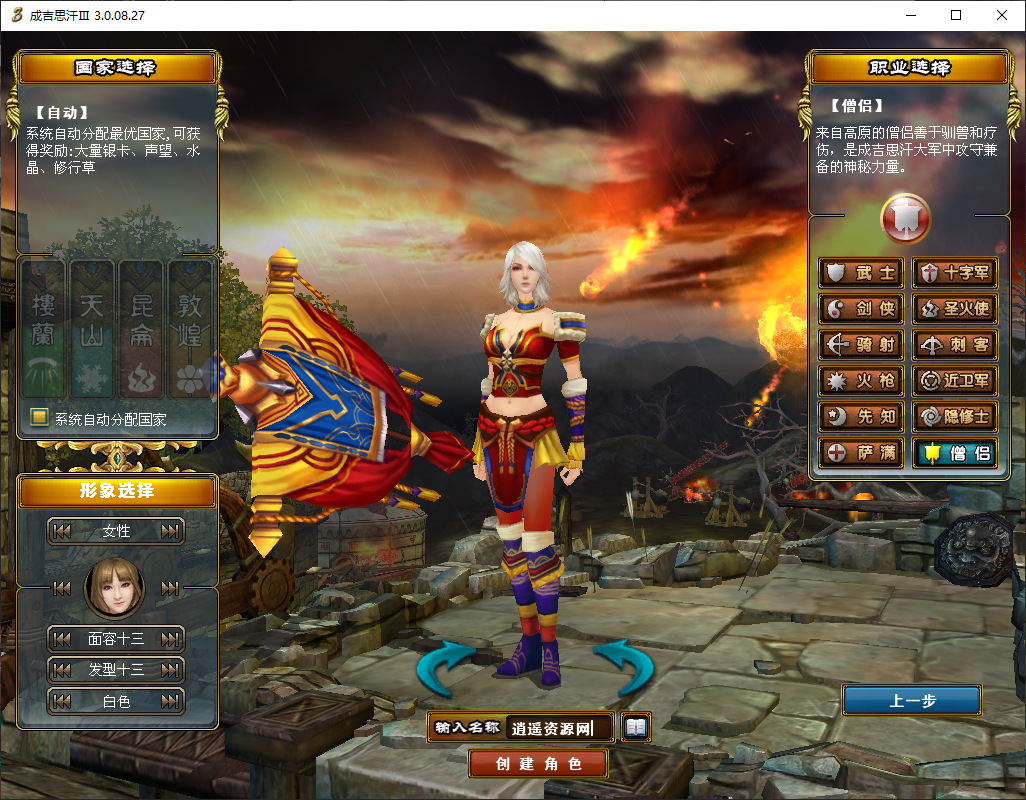Pick the 剑侠 swordsman class
1026x800 pixels.
click(x=862, y=309)
